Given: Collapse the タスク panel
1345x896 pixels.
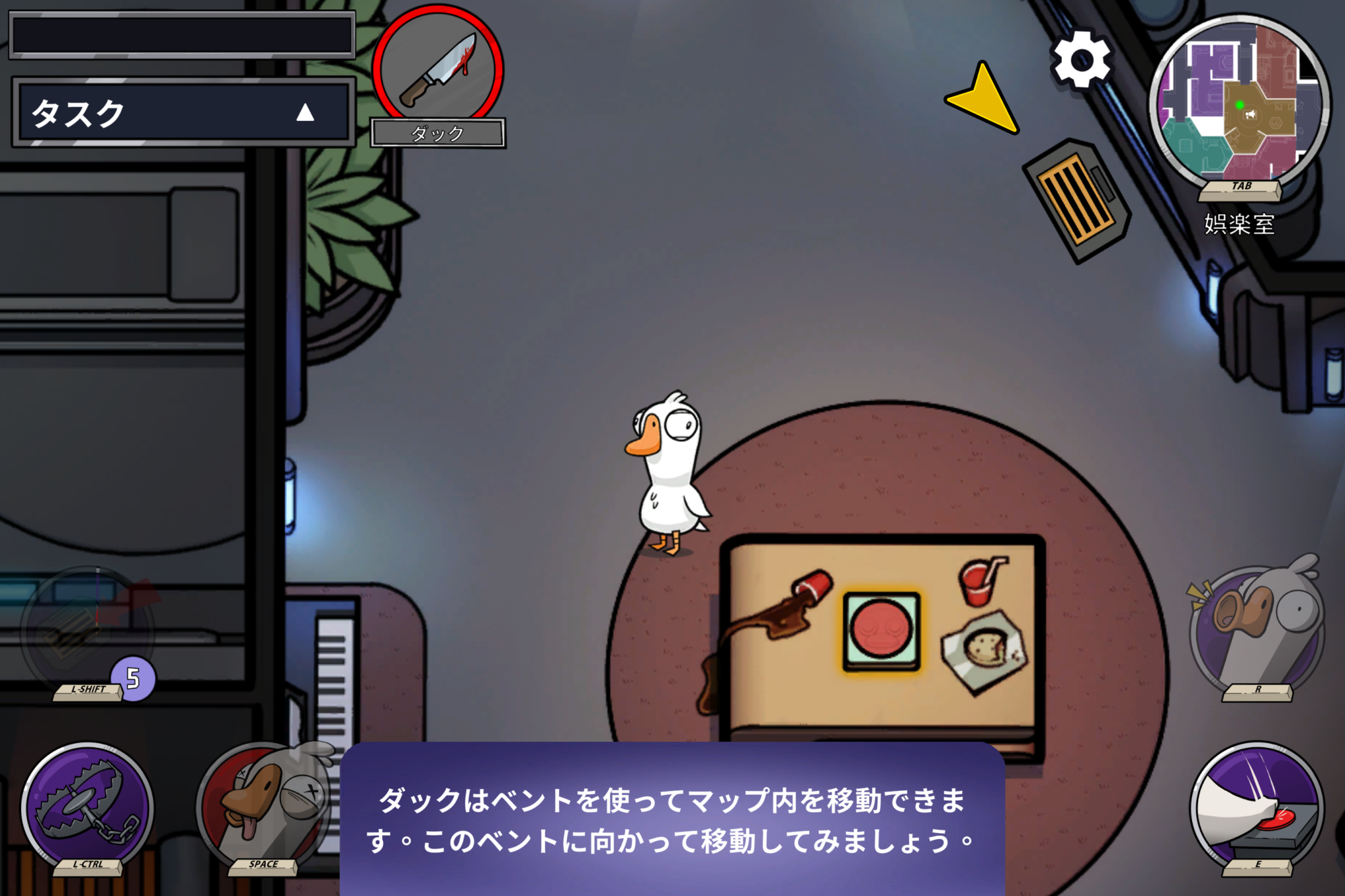Looking at the screenshot, I should pyautogui.click(x=305, y=115).
